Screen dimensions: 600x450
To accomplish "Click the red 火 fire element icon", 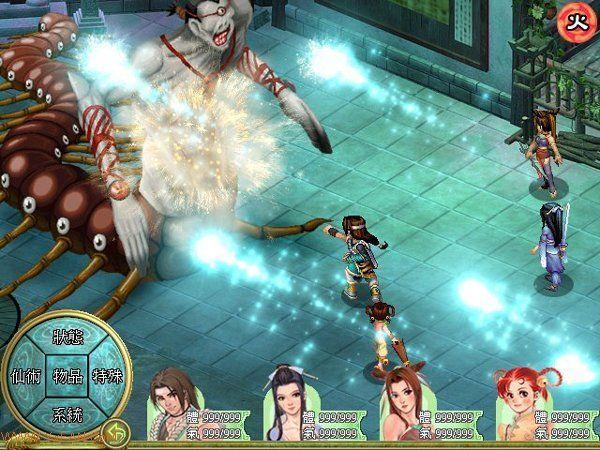I will (x=574, y=18).
